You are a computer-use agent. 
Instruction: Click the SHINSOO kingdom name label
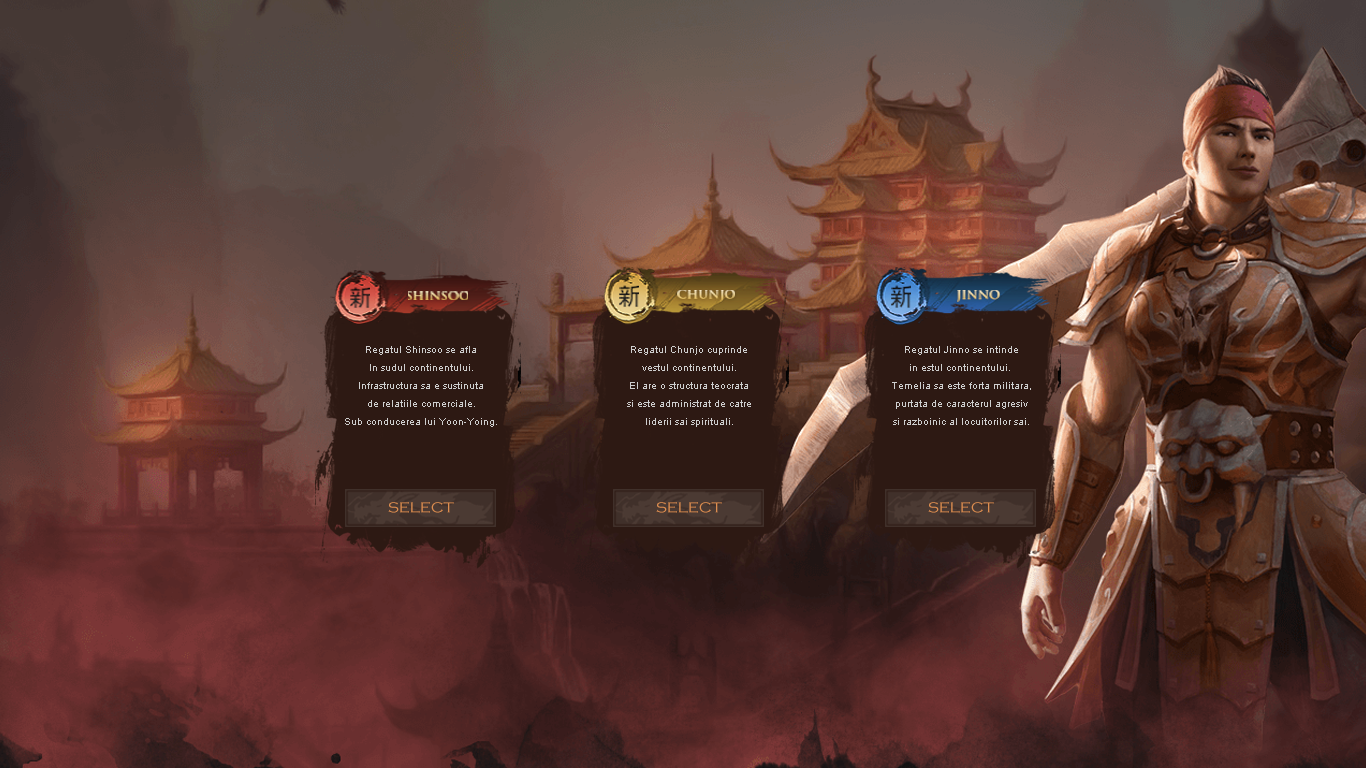437,294
